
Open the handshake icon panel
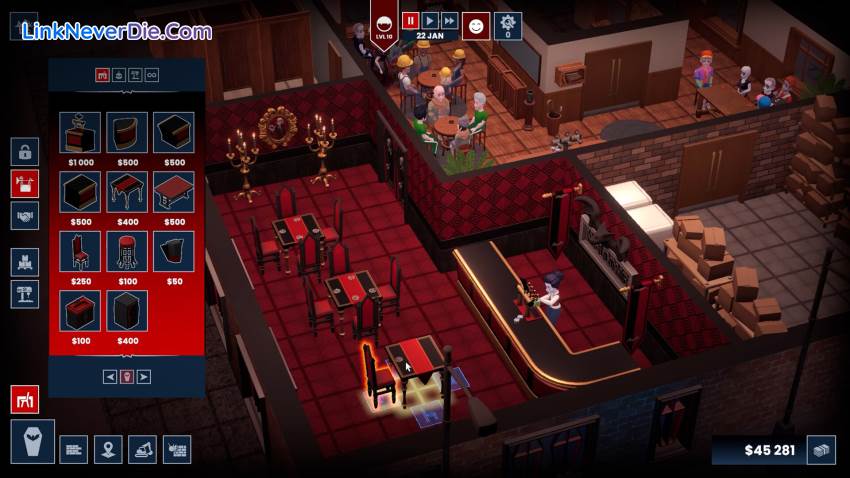click(25, 215)
